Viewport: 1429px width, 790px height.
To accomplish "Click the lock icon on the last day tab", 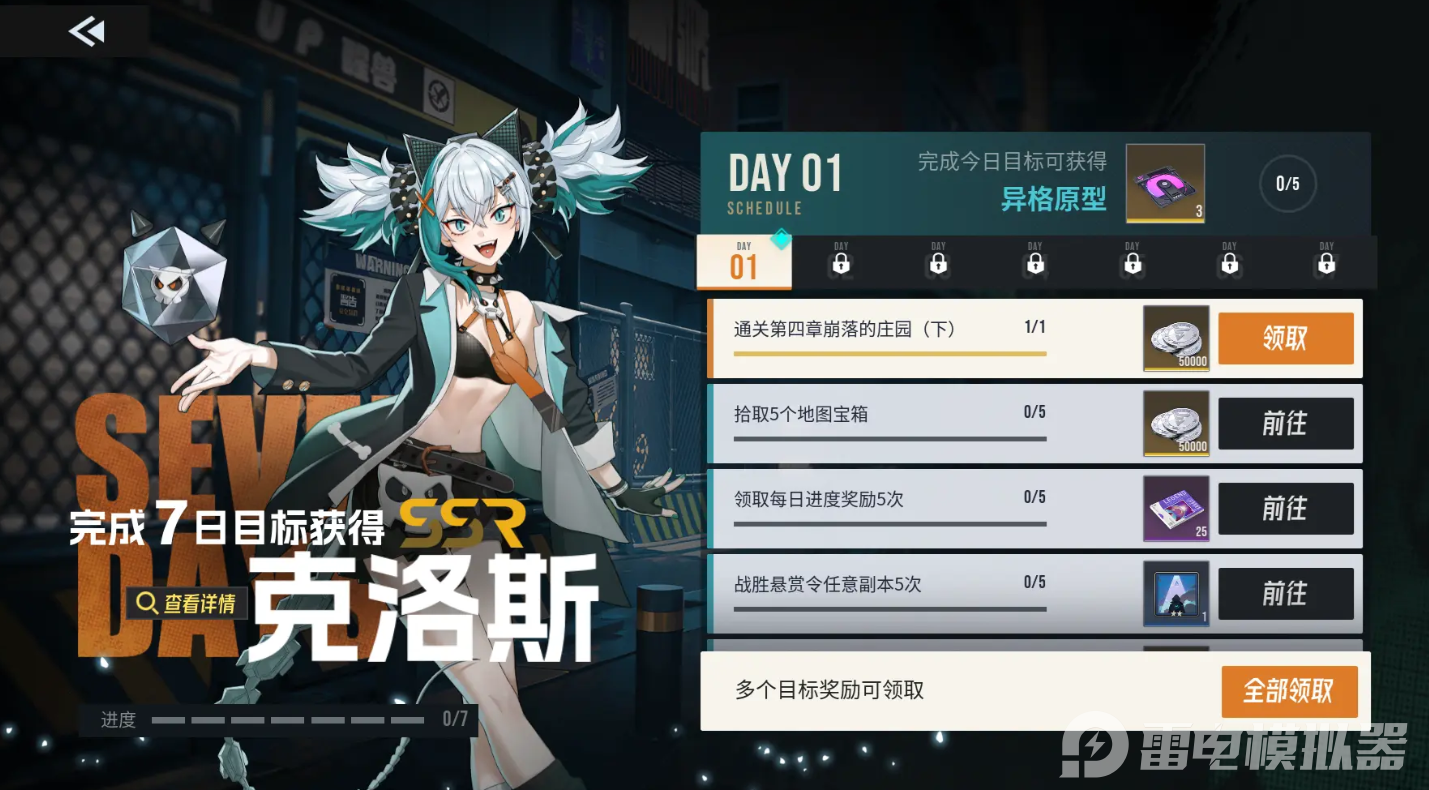I will coord(1326,262).
